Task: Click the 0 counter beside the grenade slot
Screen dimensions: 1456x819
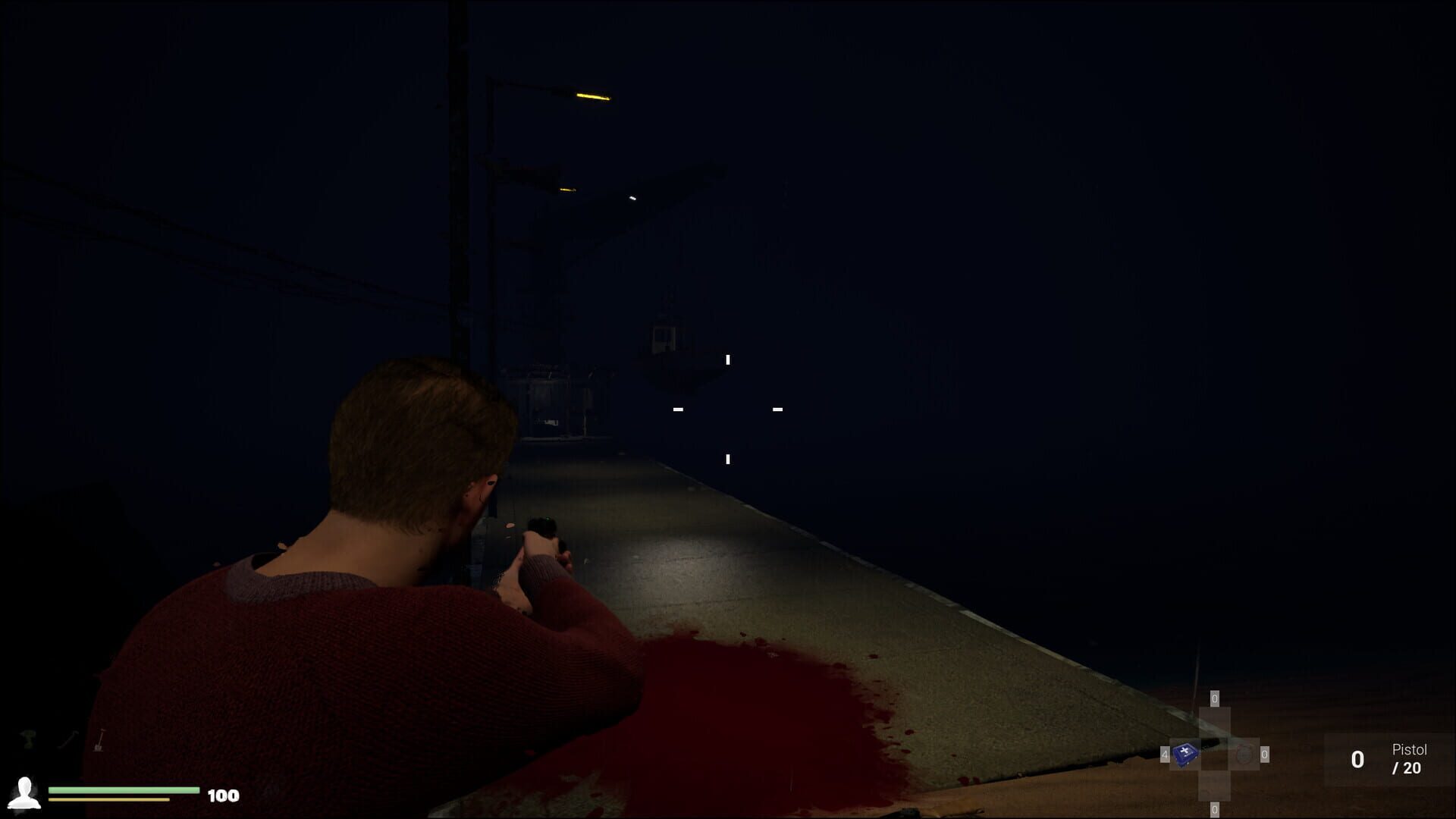Action: click(1264, 755)
